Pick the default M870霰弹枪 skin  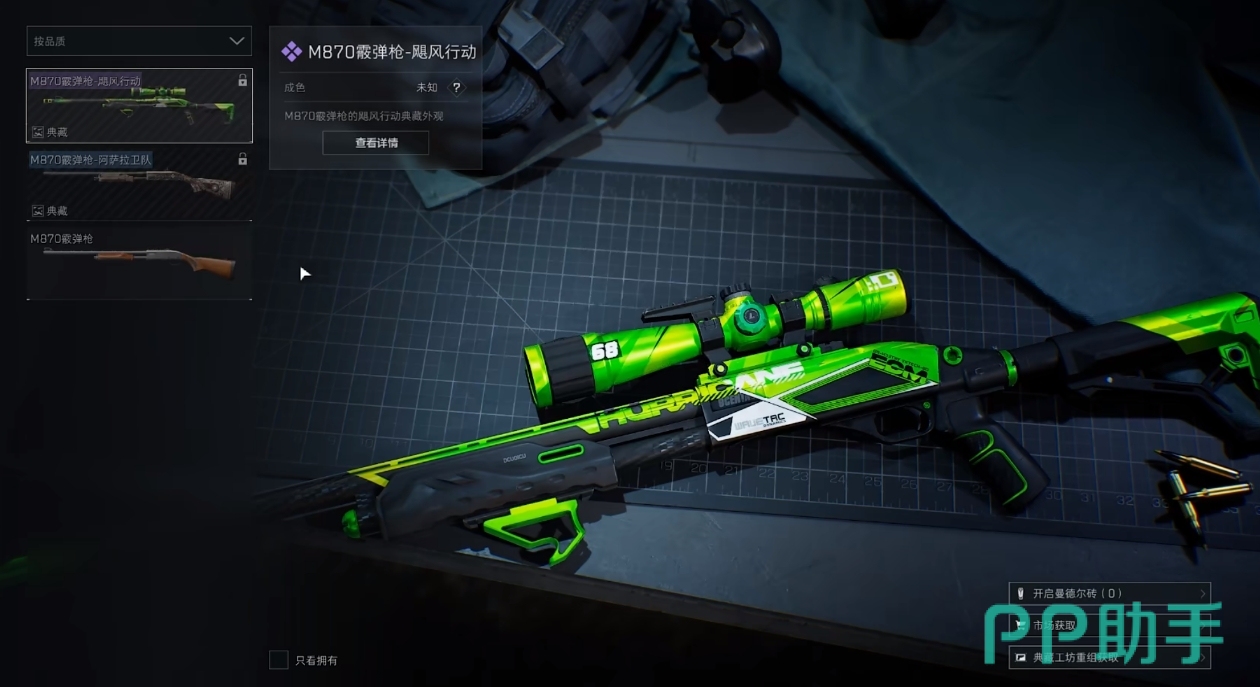(139, 263)
